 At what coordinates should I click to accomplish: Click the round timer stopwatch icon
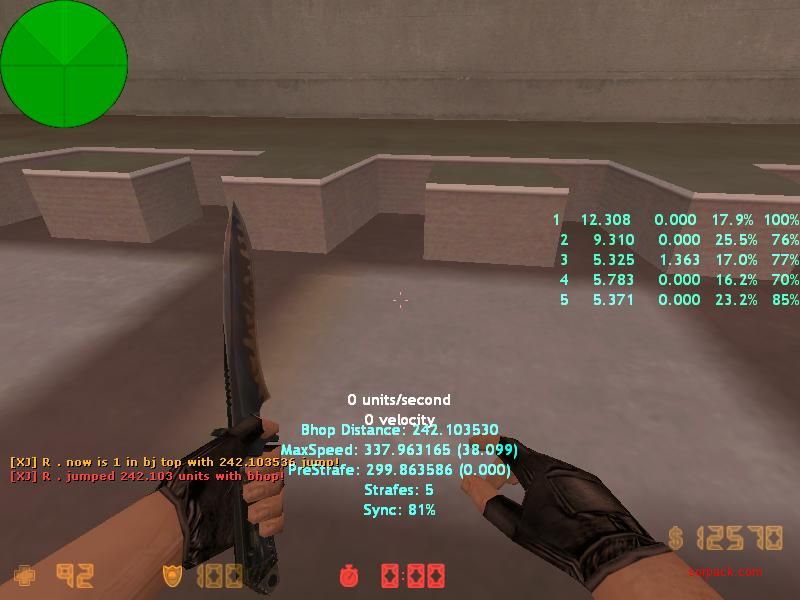(x=349, y=576)
